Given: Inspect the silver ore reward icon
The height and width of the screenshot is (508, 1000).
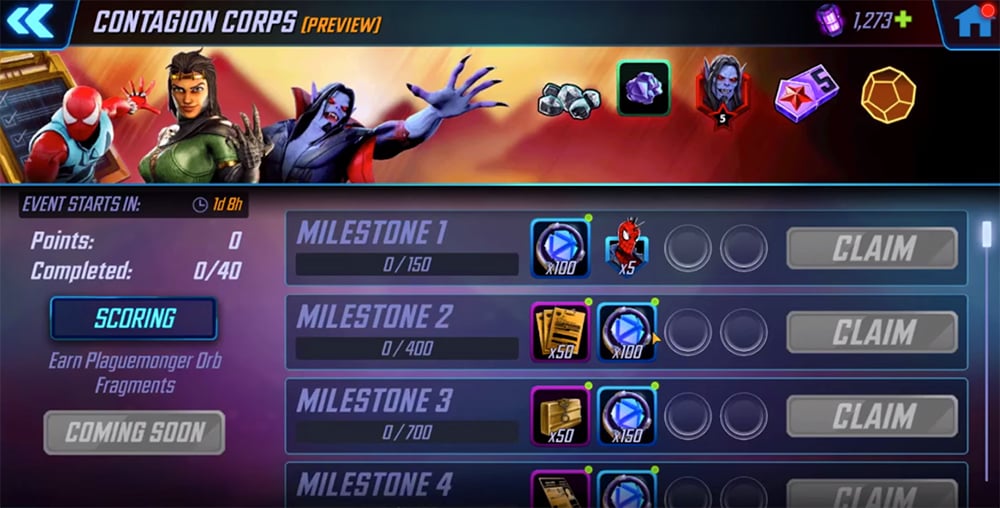Looking at the screenshot, I should [x=570, y=97].
